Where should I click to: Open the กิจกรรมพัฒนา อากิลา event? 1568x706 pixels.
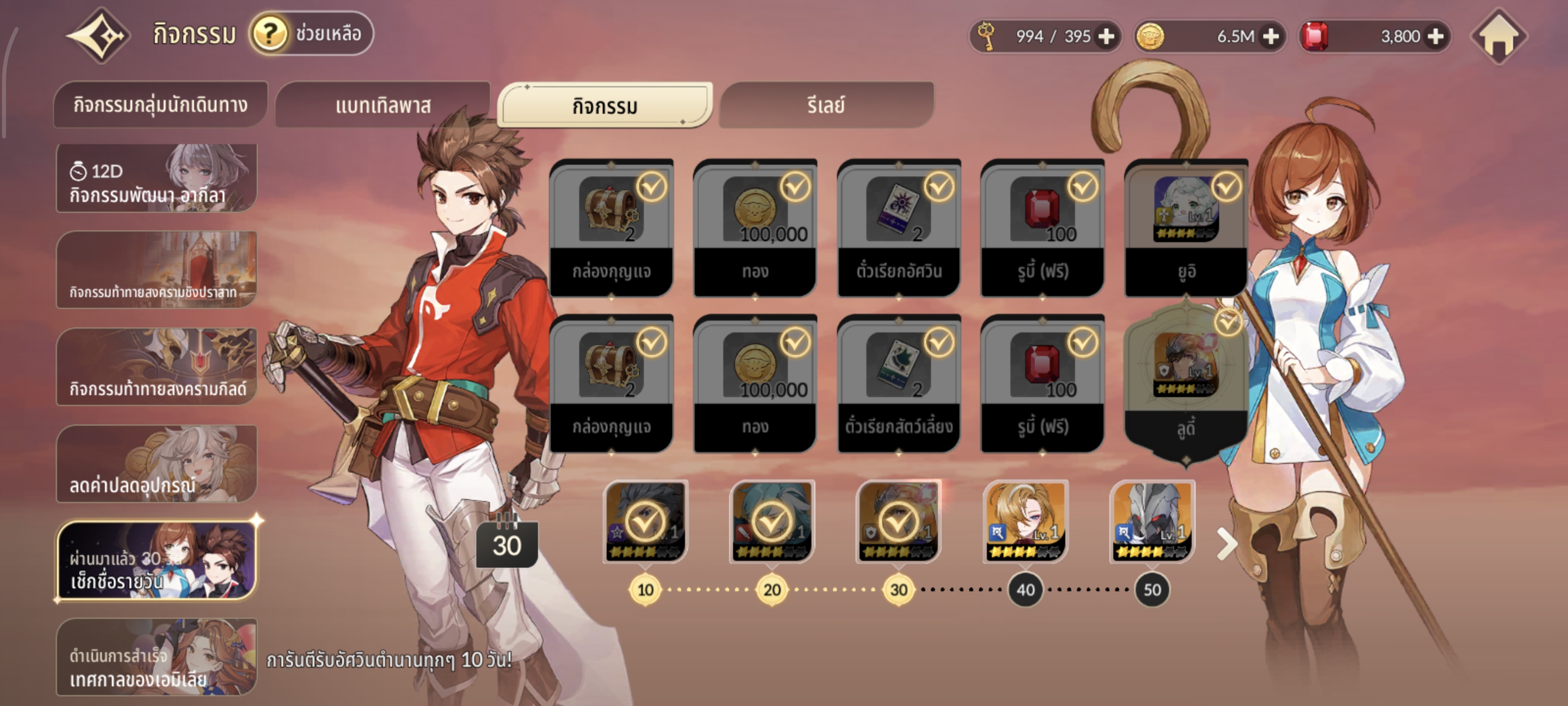156,178
